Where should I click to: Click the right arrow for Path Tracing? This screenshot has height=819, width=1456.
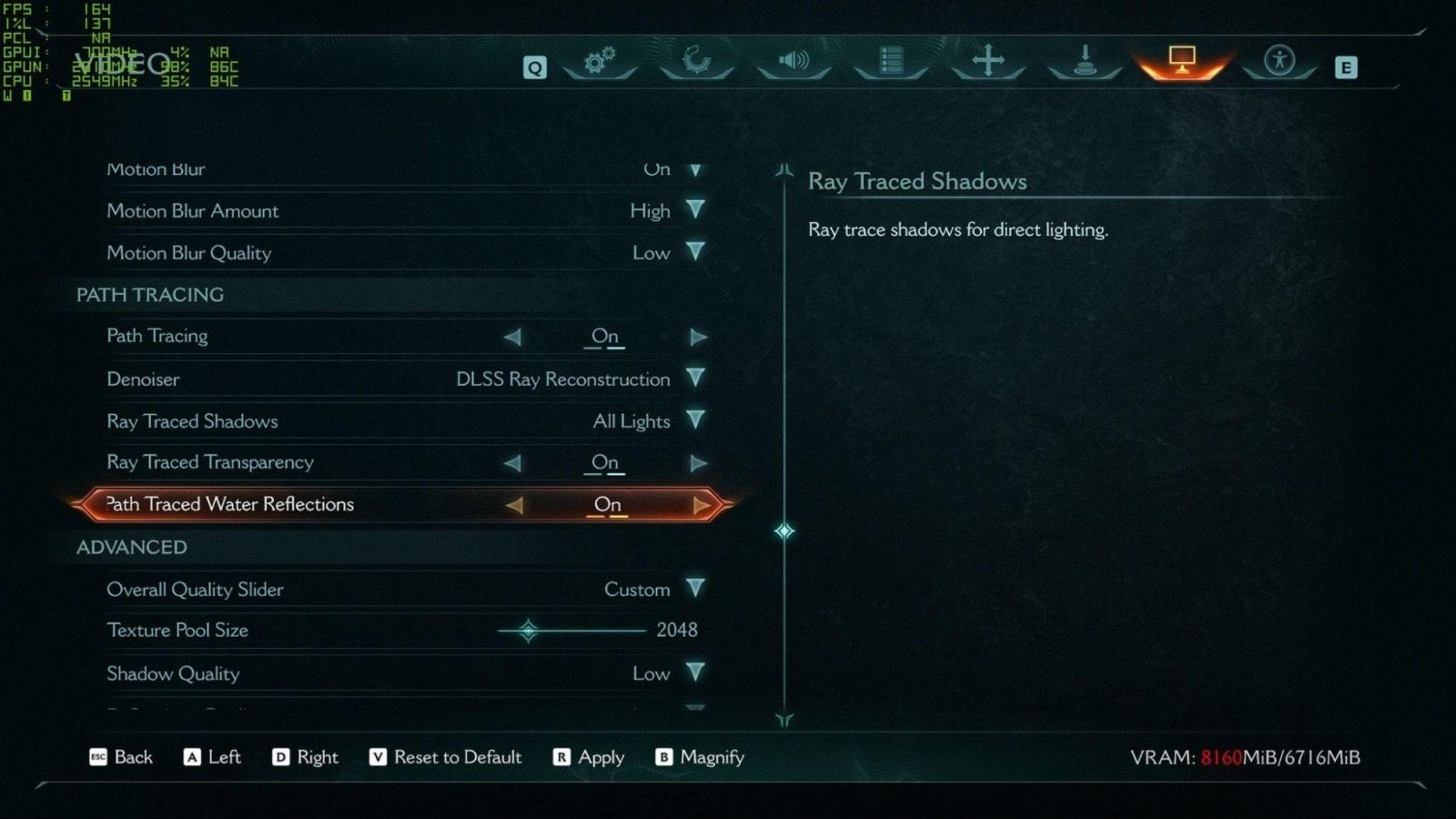point(698,337)
